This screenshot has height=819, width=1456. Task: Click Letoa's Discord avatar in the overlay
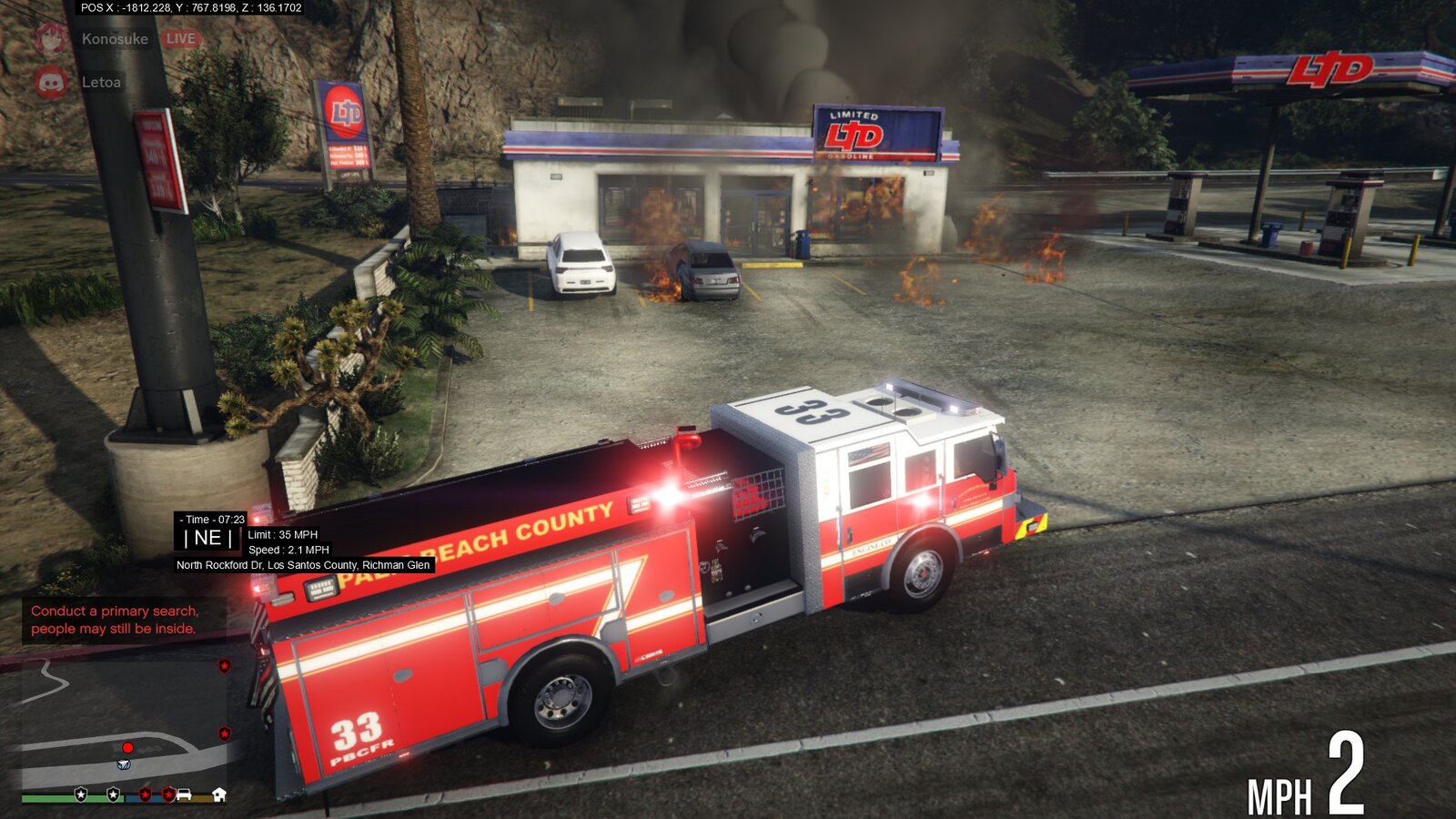tap(52, 82)
